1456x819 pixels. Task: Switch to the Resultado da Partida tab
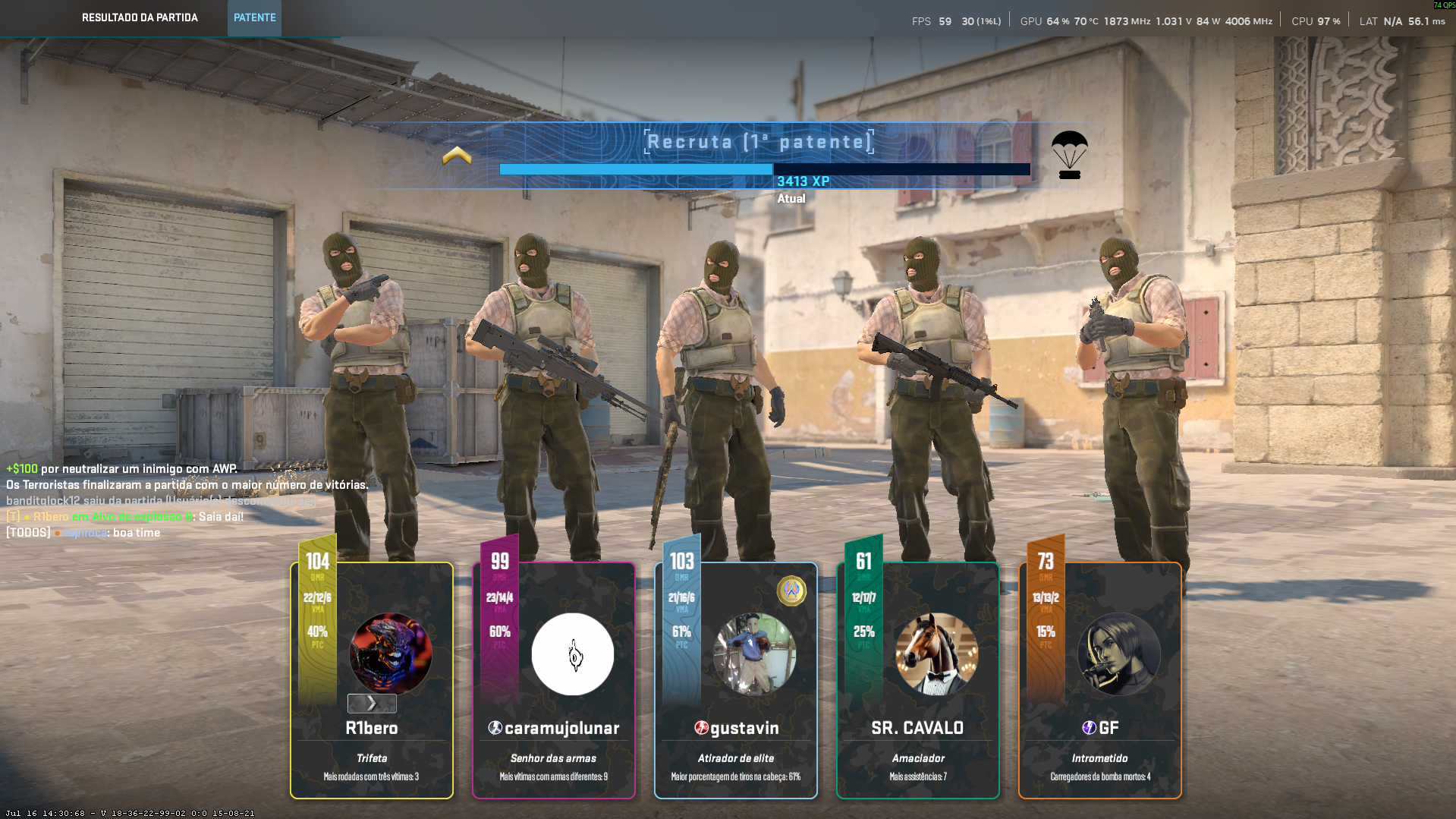click(140, 17)
